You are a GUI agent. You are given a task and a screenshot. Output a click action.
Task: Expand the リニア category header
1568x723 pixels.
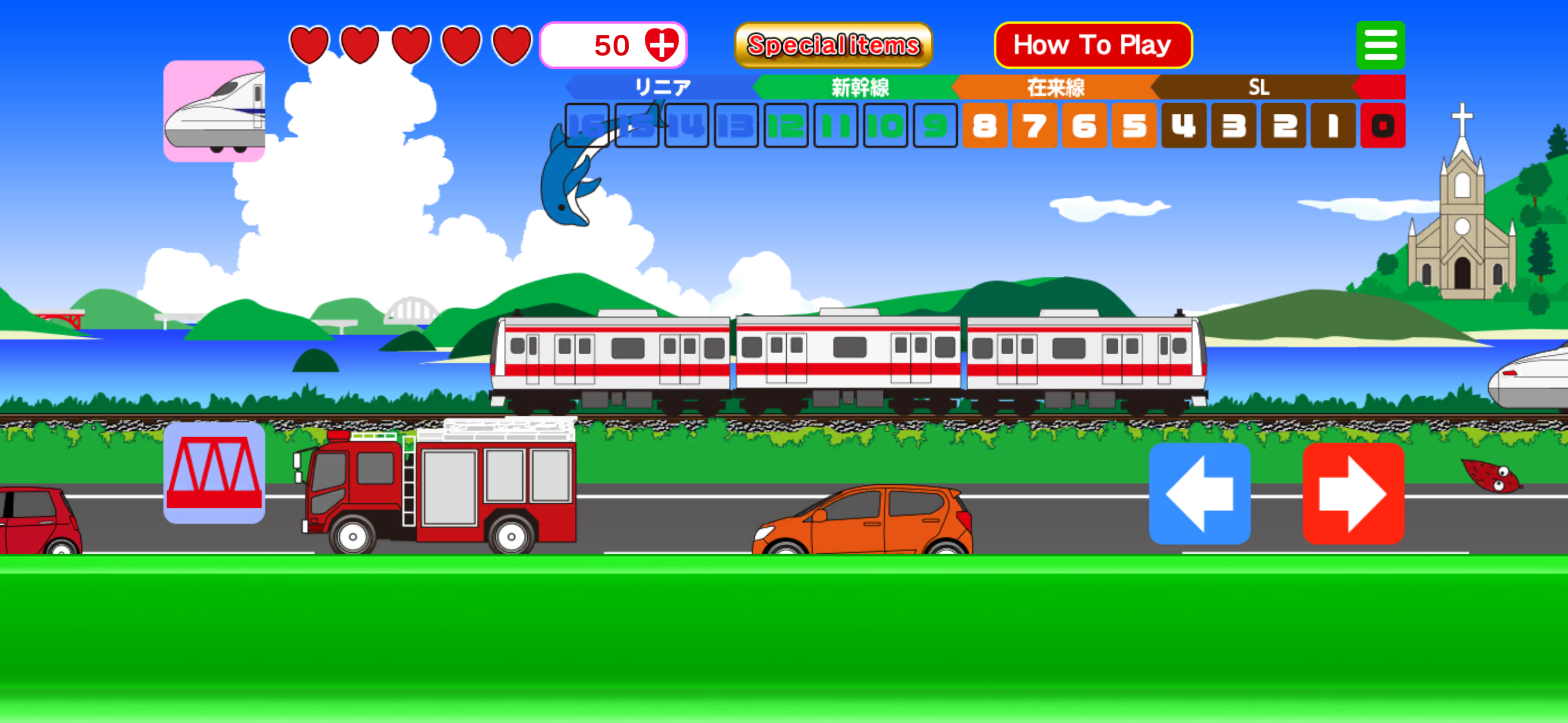tap(663, 87)
